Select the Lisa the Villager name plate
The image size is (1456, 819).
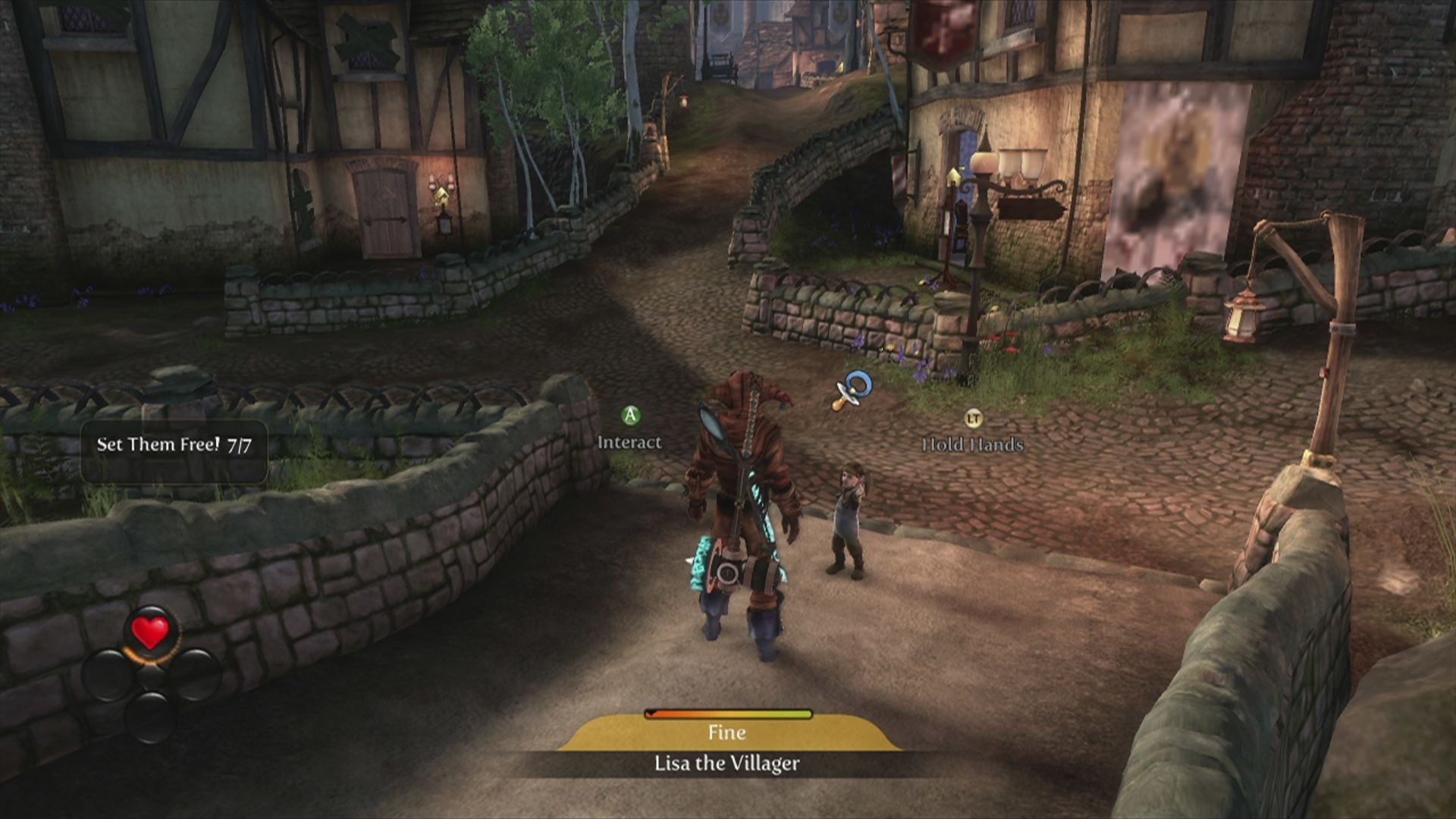[726, 763]
